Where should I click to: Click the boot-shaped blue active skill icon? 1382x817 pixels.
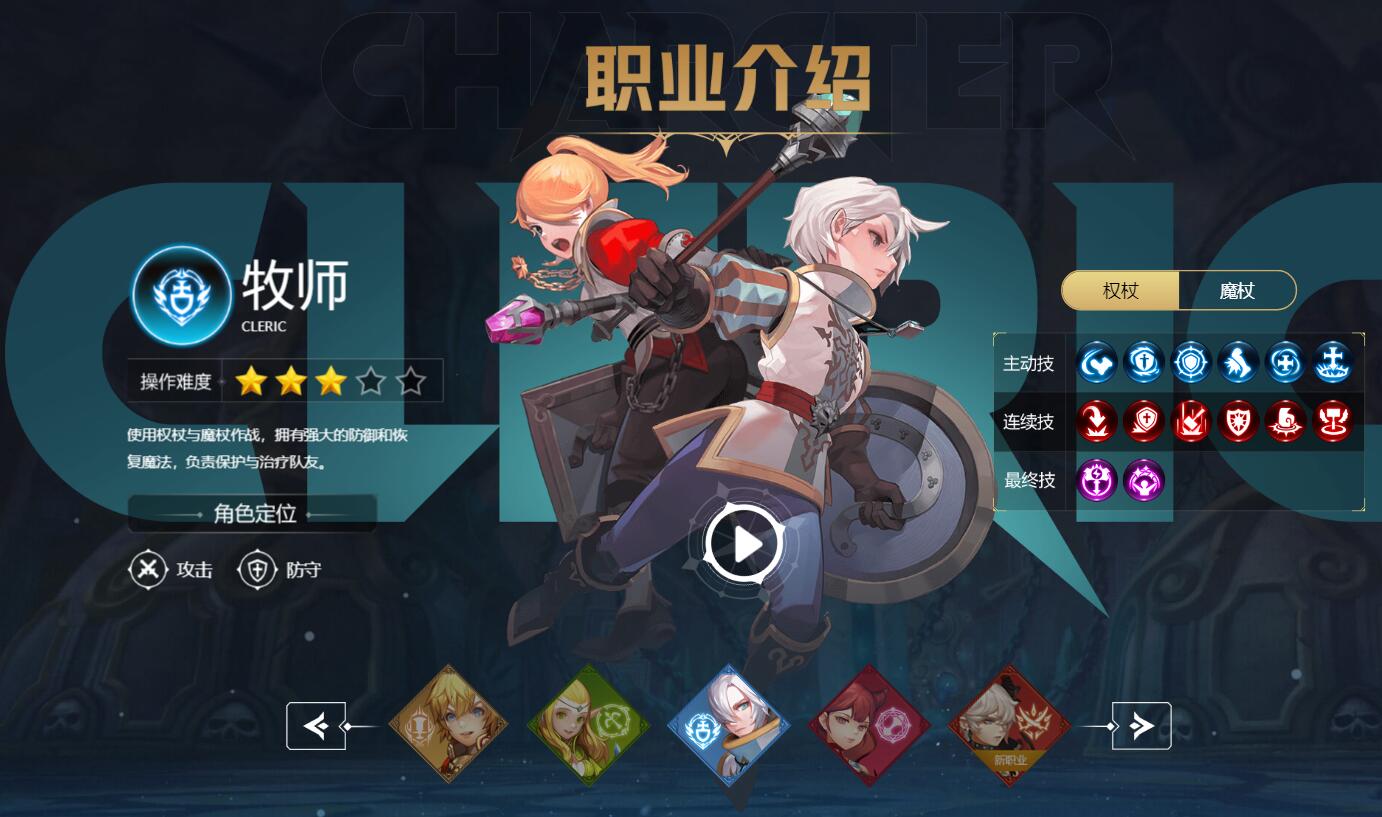coord(1238,363)
